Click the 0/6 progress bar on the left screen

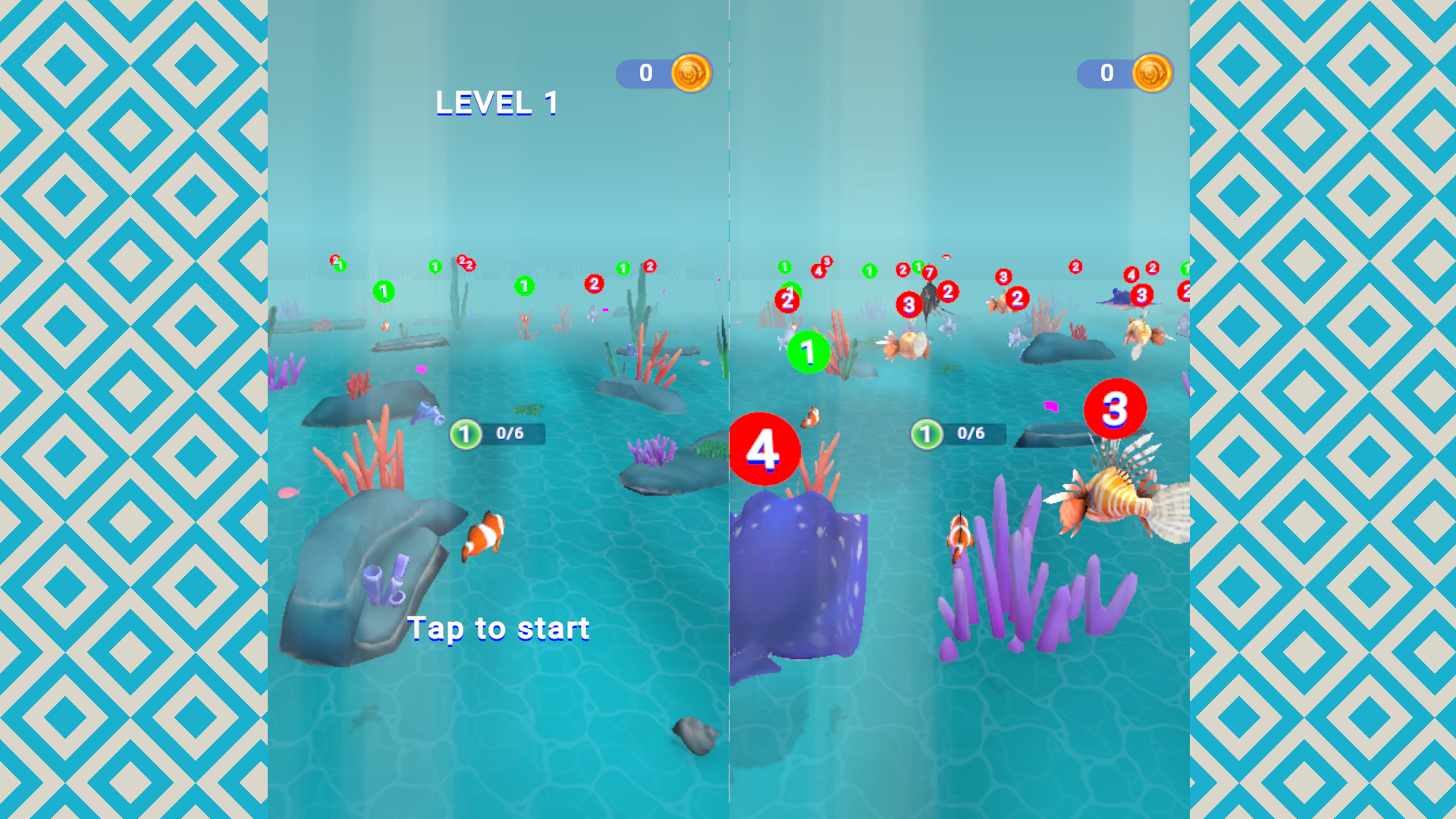(513, 435)
